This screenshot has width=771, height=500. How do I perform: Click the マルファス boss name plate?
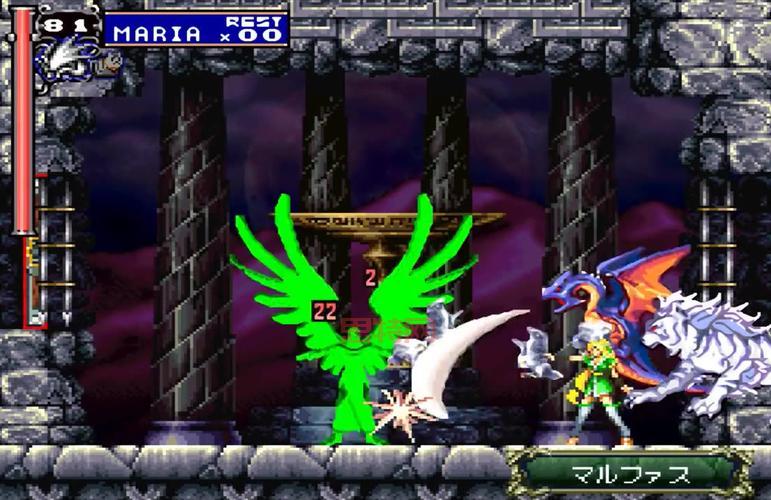pos(628,471)
